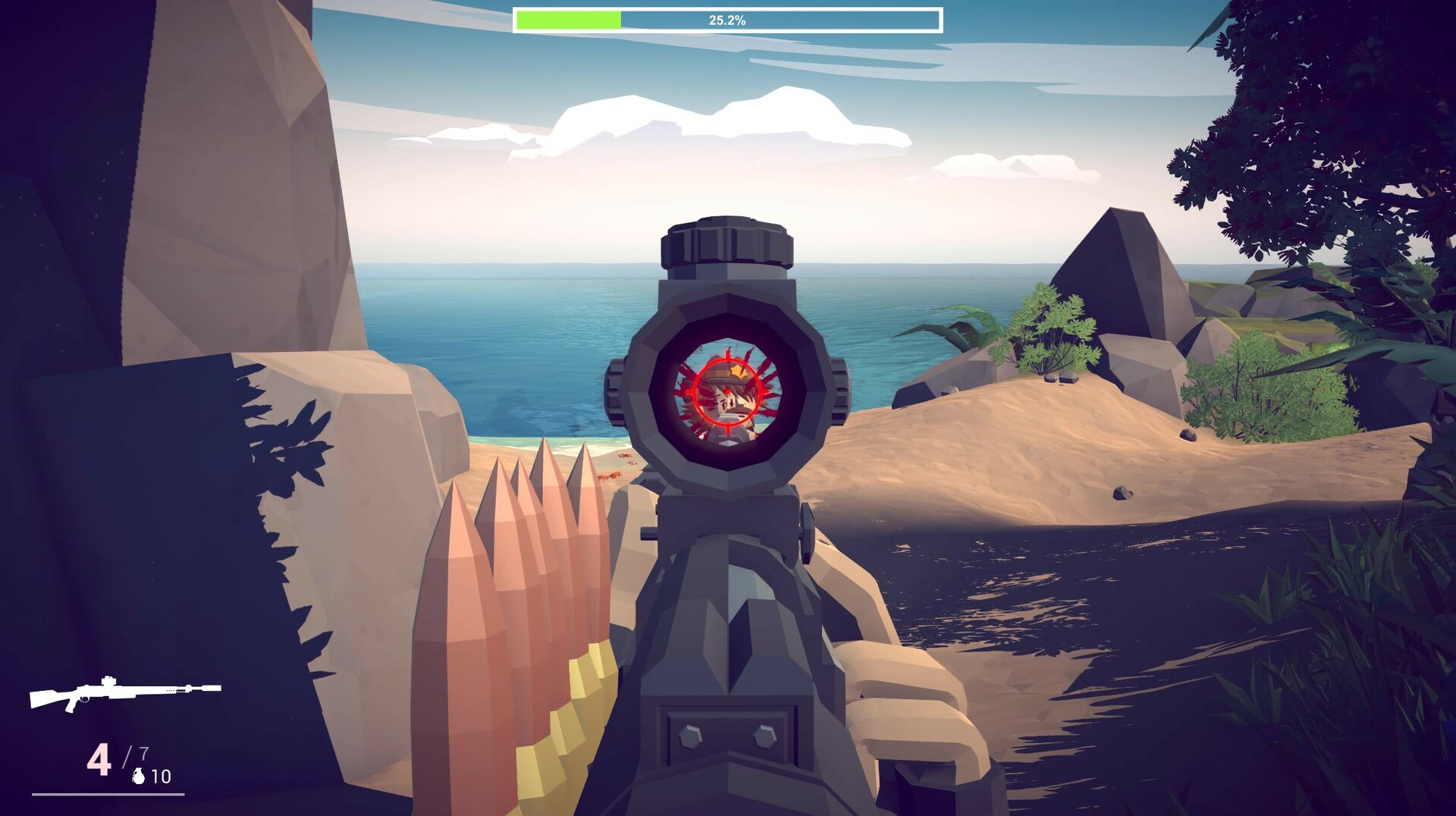
Task: Click the scope mount on the rifle silhouette
Action: click(x=108, y=681)
